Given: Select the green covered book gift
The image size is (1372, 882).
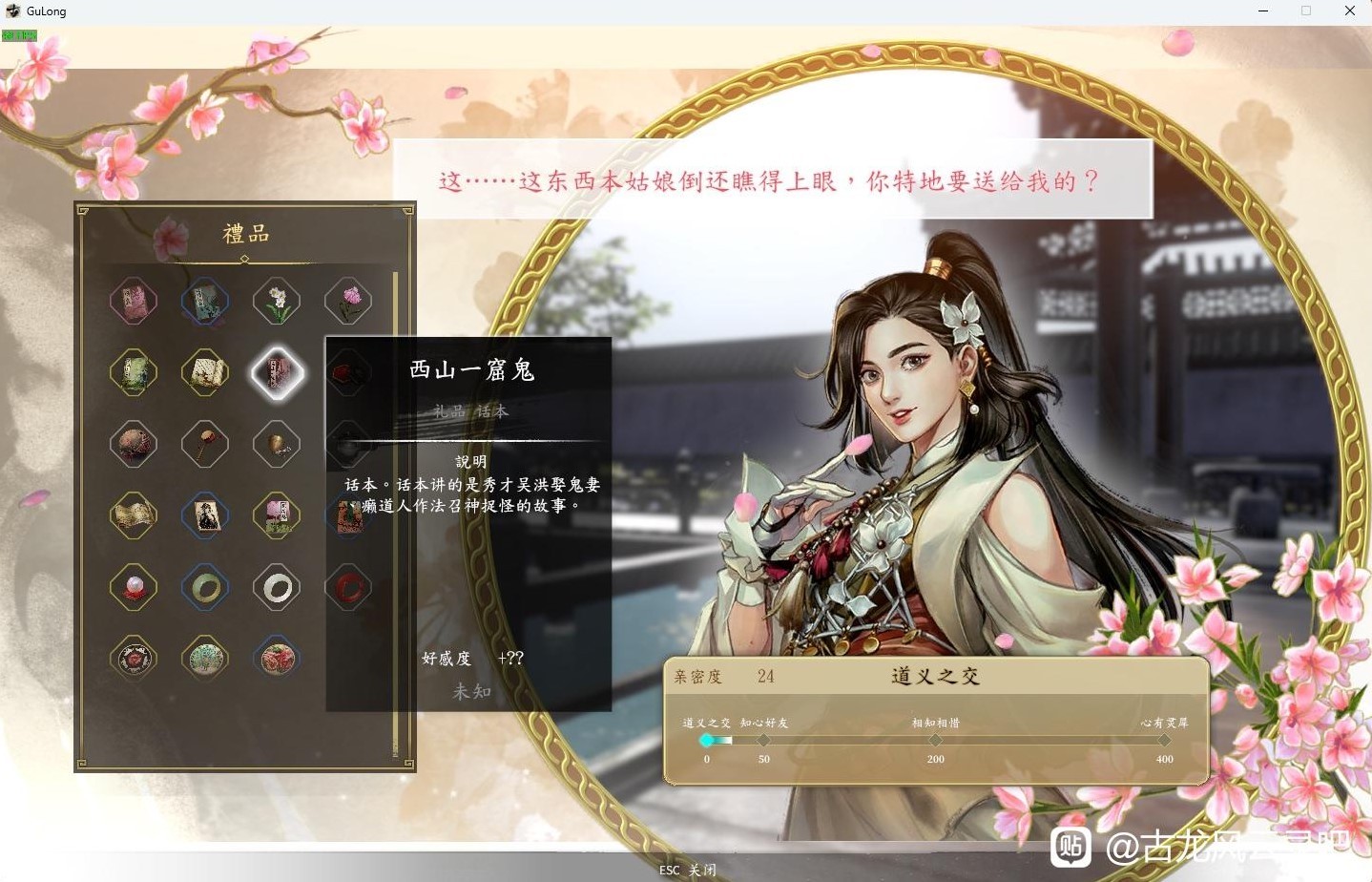Looking at the screenshot, I should coord(134,372).
